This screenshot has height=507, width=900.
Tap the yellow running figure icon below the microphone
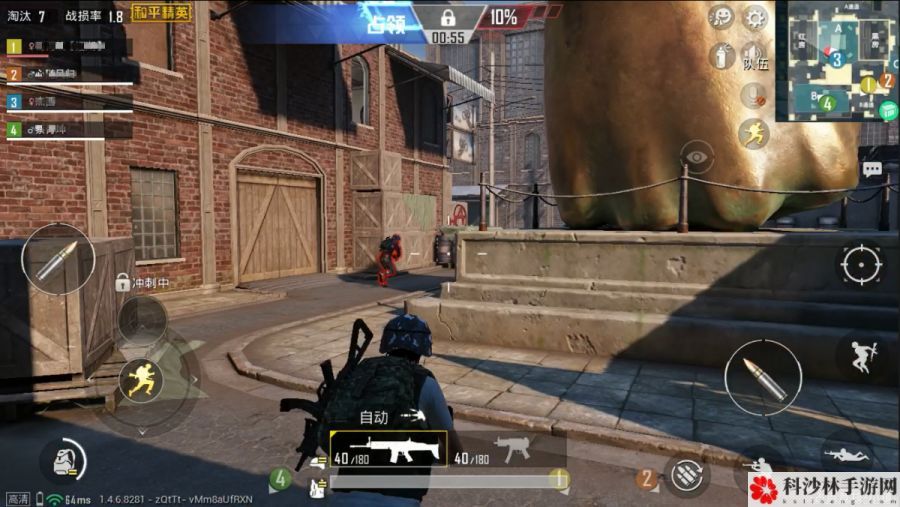[754, 133]
